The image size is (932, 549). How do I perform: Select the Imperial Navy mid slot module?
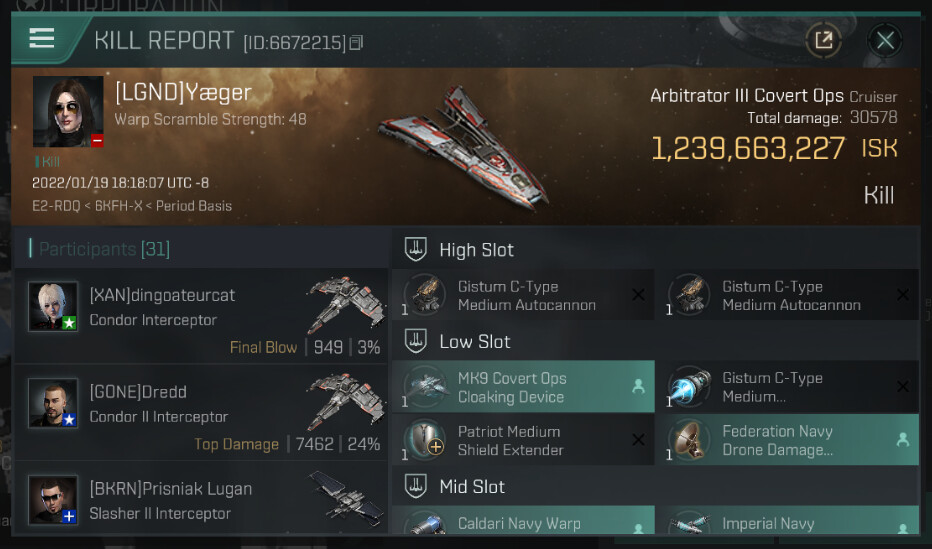787,522
